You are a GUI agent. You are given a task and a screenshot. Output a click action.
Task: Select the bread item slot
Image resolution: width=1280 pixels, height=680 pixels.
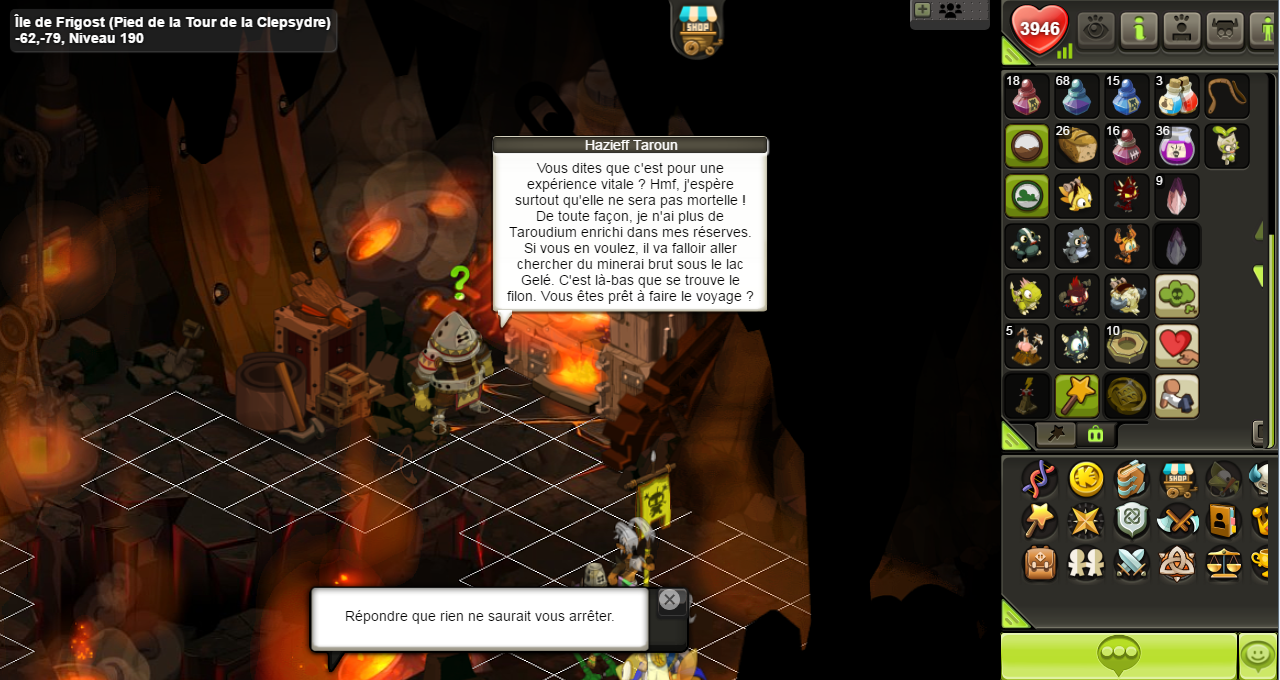coord(1077,146)
